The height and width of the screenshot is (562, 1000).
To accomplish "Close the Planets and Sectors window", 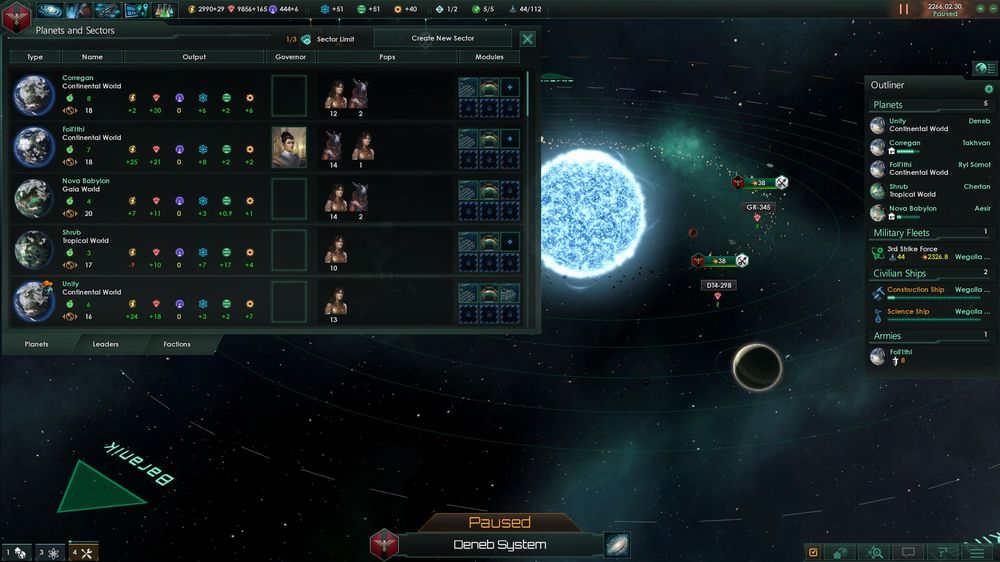I will 527,39.
